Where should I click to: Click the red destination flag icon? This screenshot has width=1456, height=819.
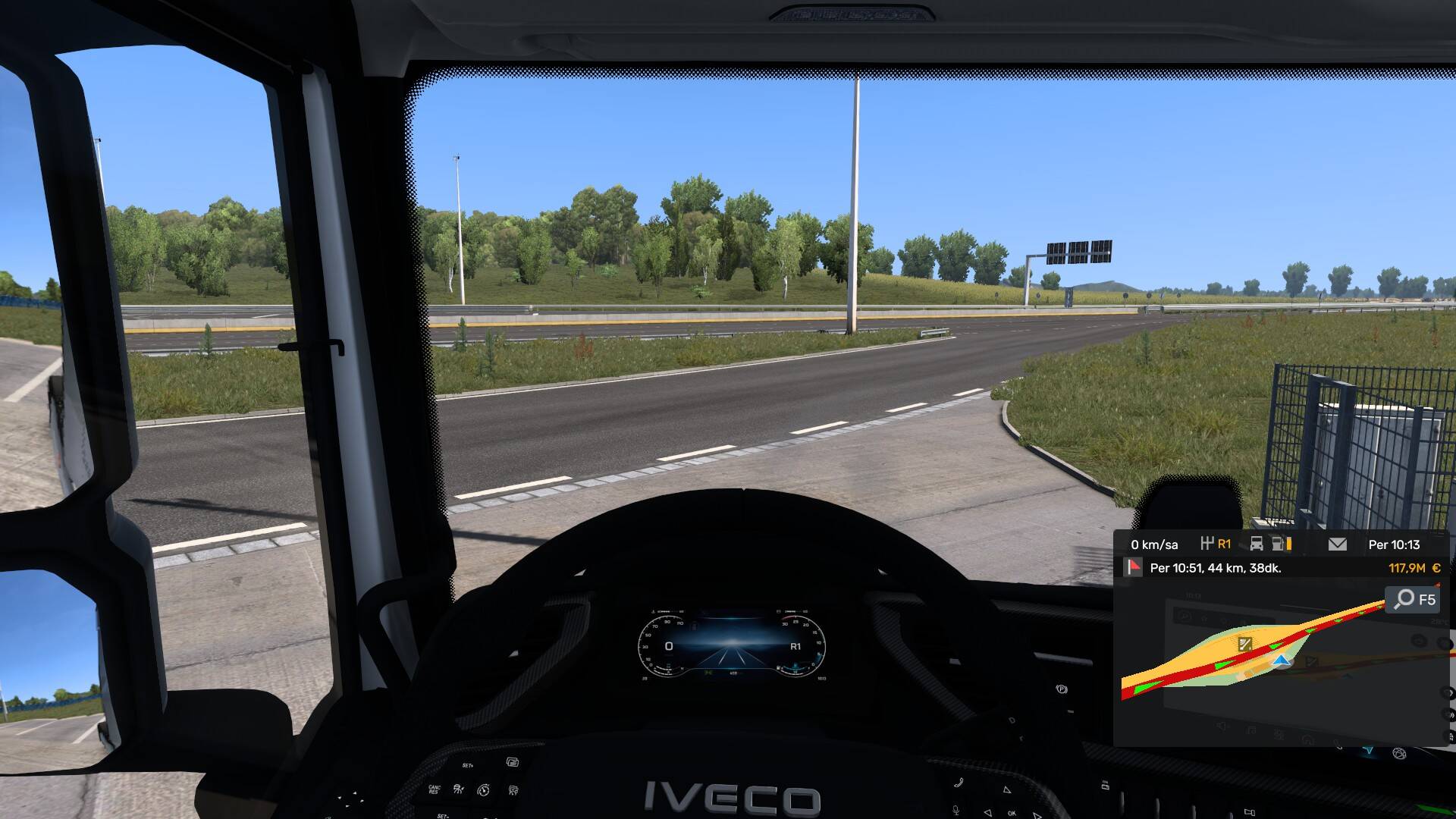(1134, 567)
